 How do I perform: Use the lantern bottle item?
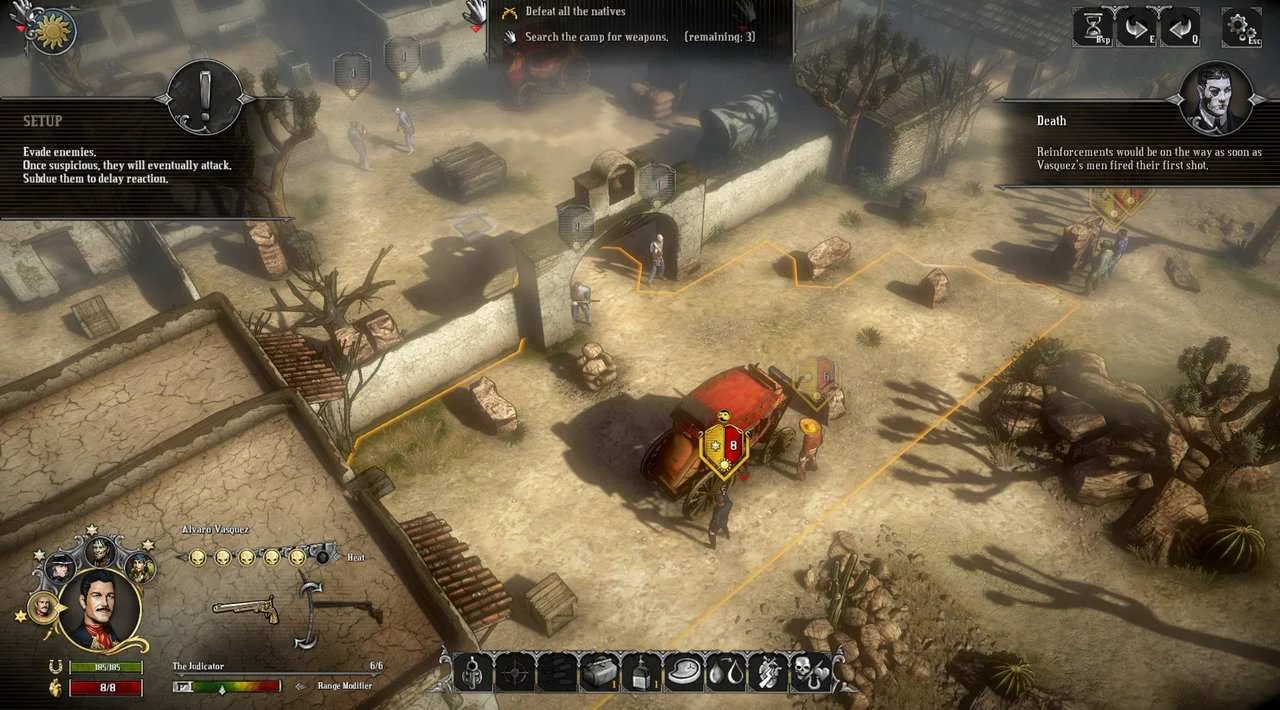(640, 671)
